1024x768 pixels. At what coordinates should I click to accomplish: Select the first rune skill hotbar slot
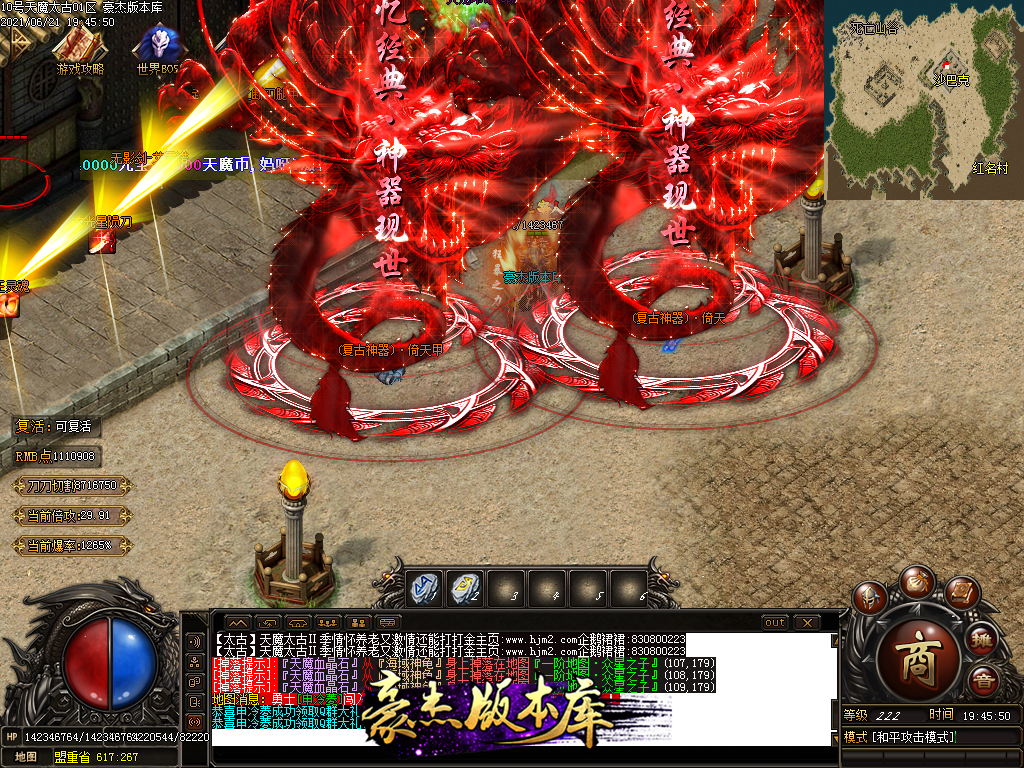point(424,587)
